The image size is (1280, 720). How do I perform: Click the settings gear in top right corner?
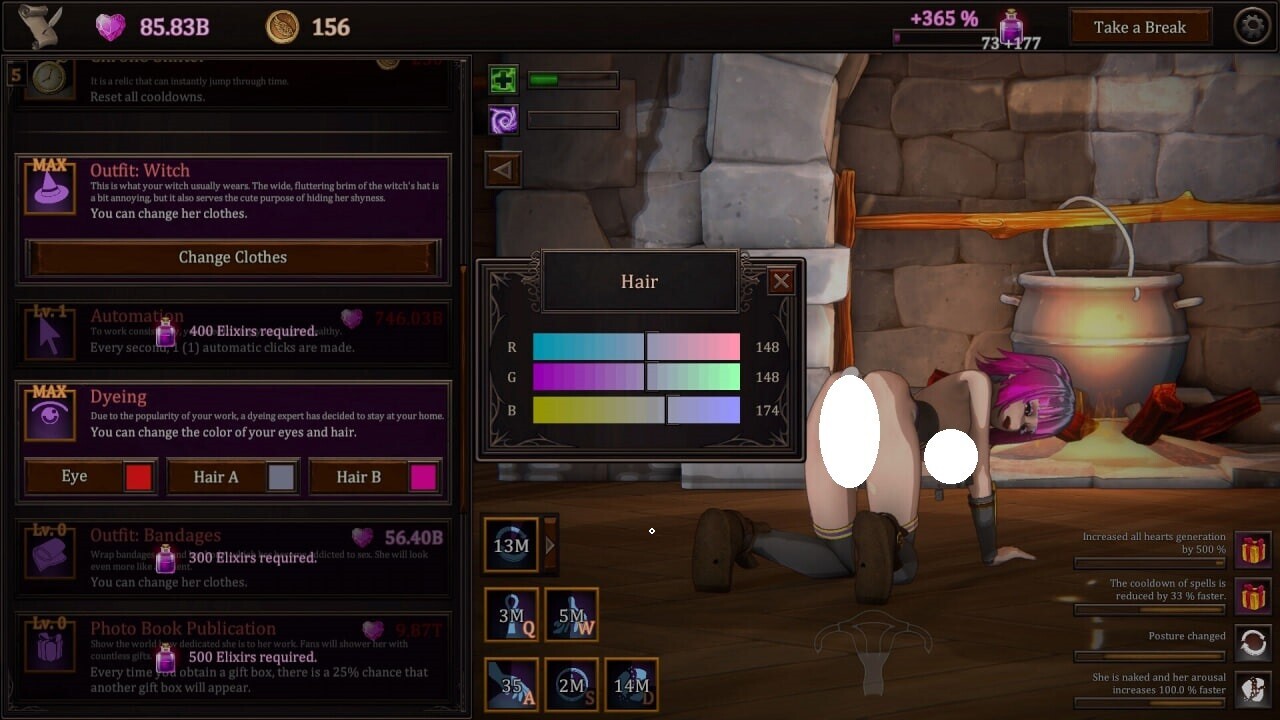1253,26
